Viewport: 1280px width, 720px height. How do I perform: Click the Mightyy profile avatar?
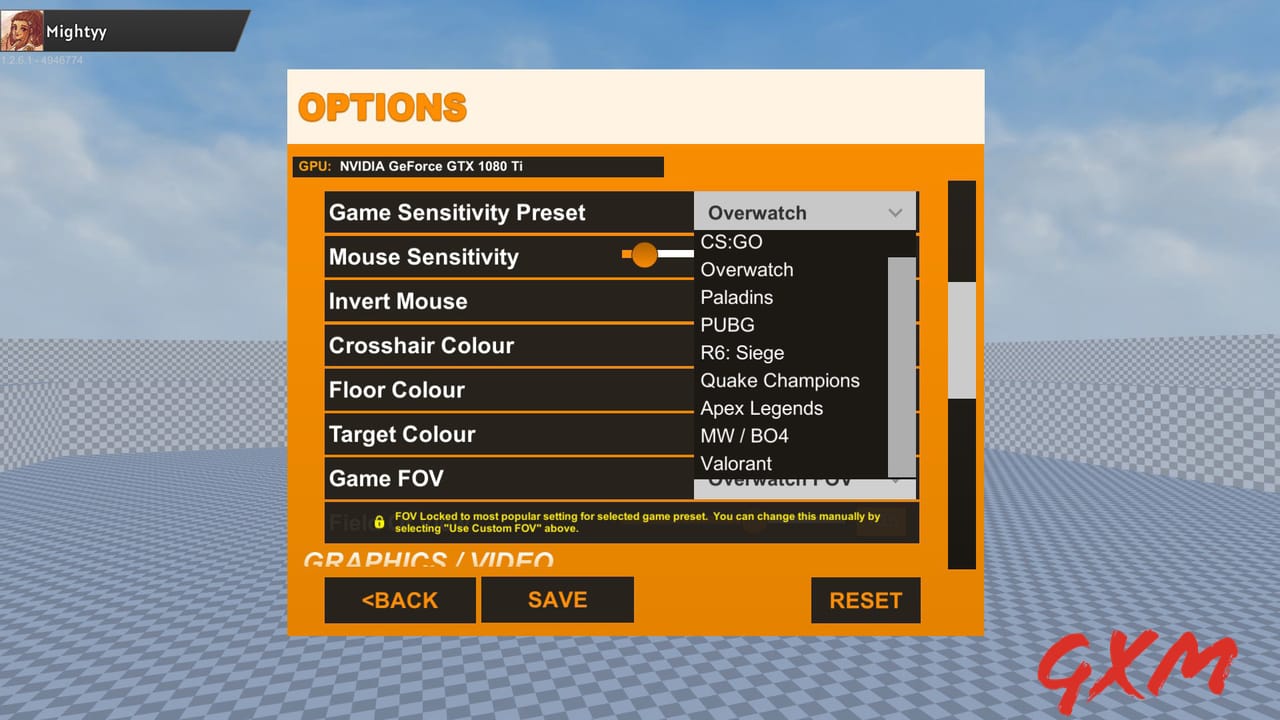pyautogui.click(x=22, y=30)
